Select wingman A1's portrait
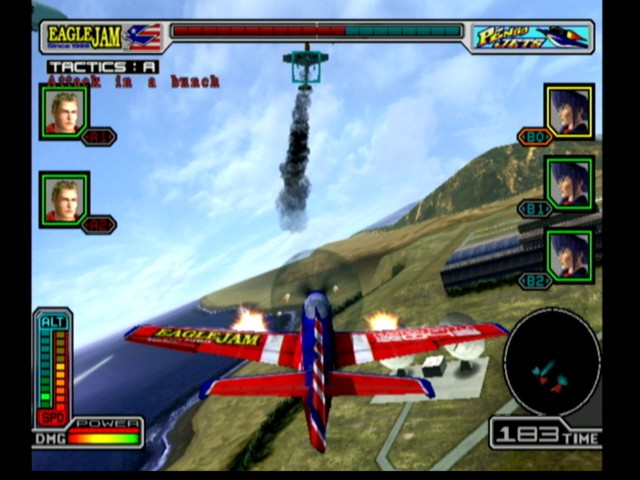640x480 pixels. [64, 110]
